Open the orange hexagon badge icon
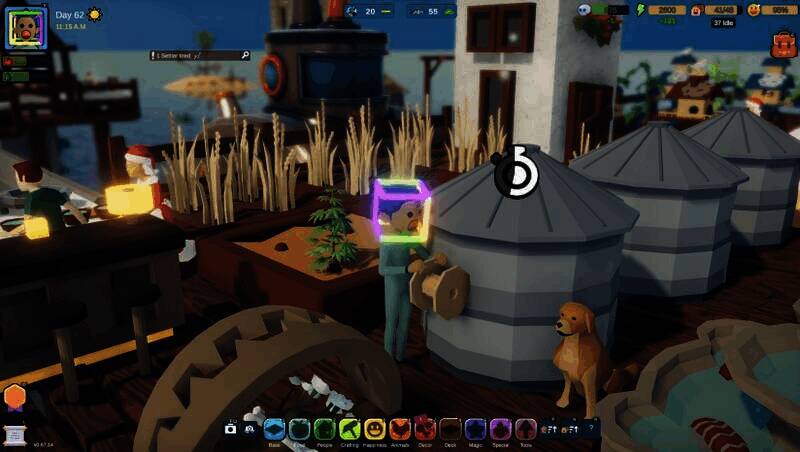This screenshot has height=452, width=800. [14, 396]
